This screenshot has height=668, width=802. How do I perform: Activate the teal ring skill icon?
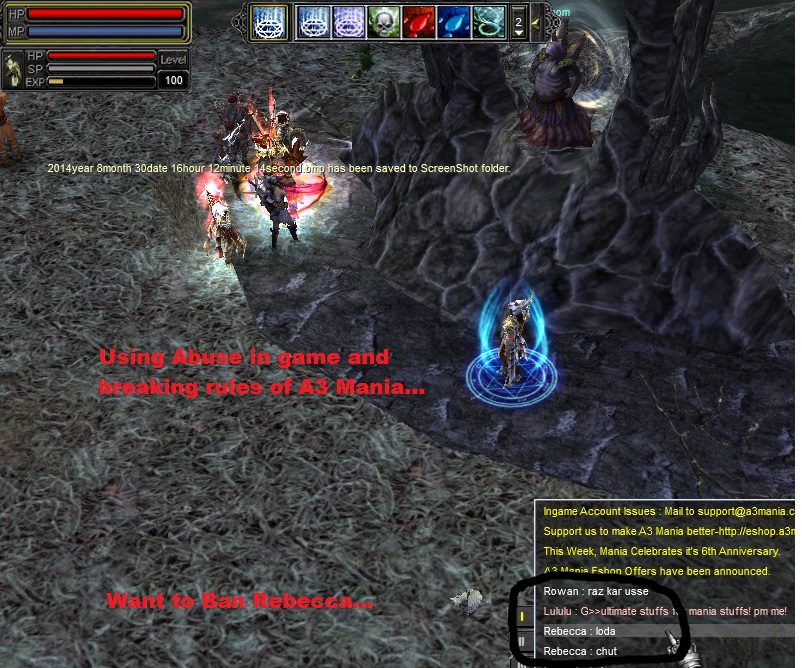489,20
